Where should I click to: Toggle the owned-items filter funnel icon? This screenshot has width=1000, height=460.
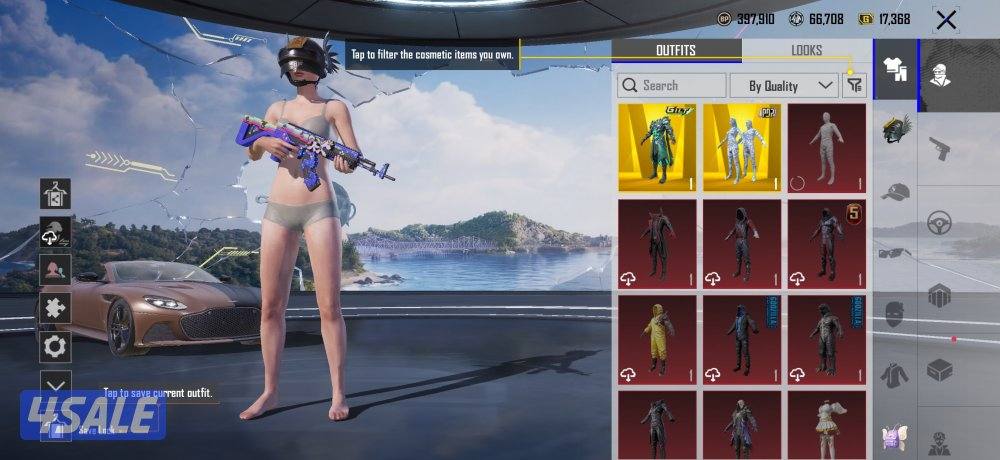tap(854, 86)
